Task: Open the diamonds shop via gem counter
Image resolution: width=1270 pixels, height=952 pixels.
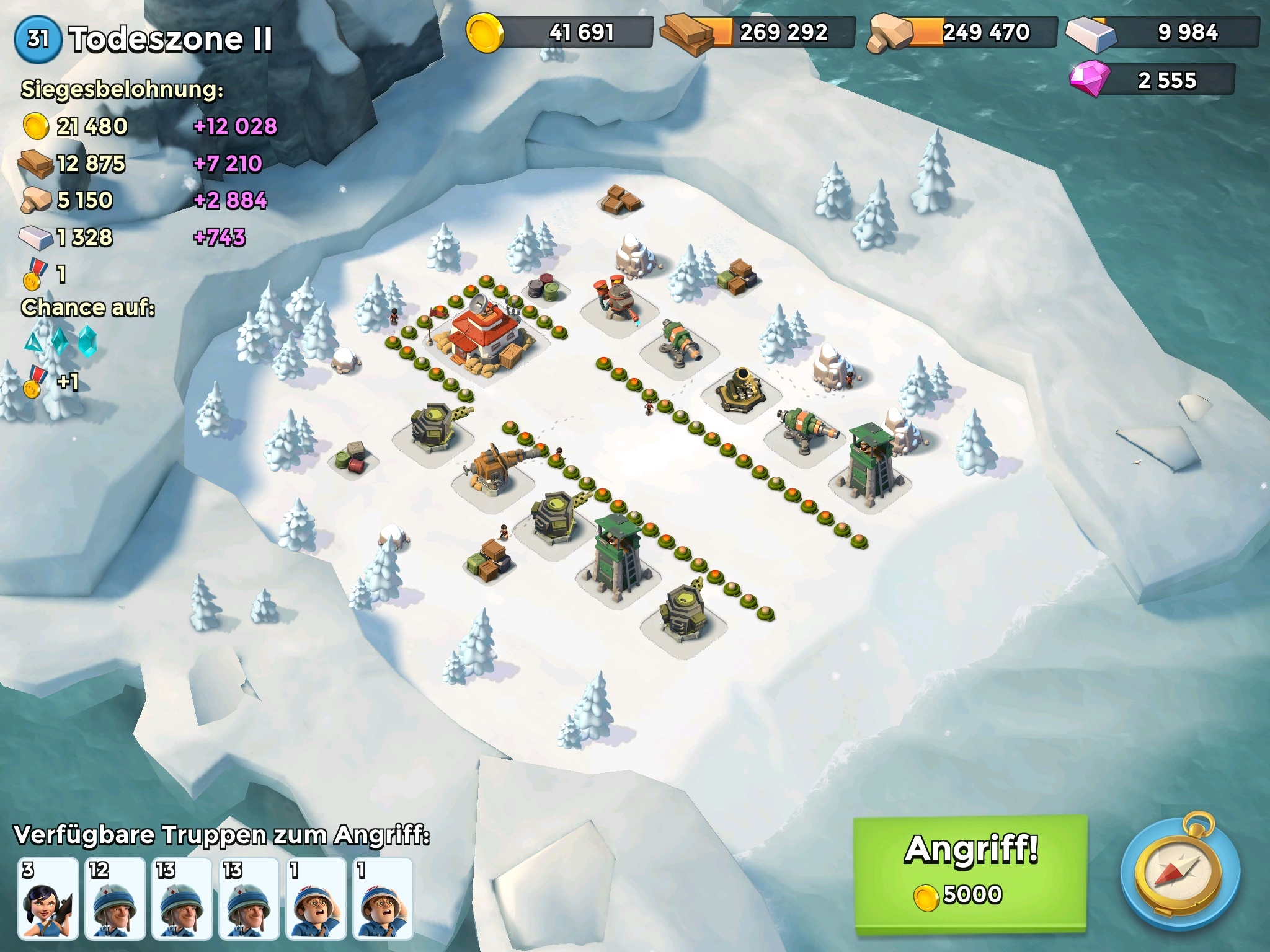Action: pyautogui.click(x=1152, y=81)
